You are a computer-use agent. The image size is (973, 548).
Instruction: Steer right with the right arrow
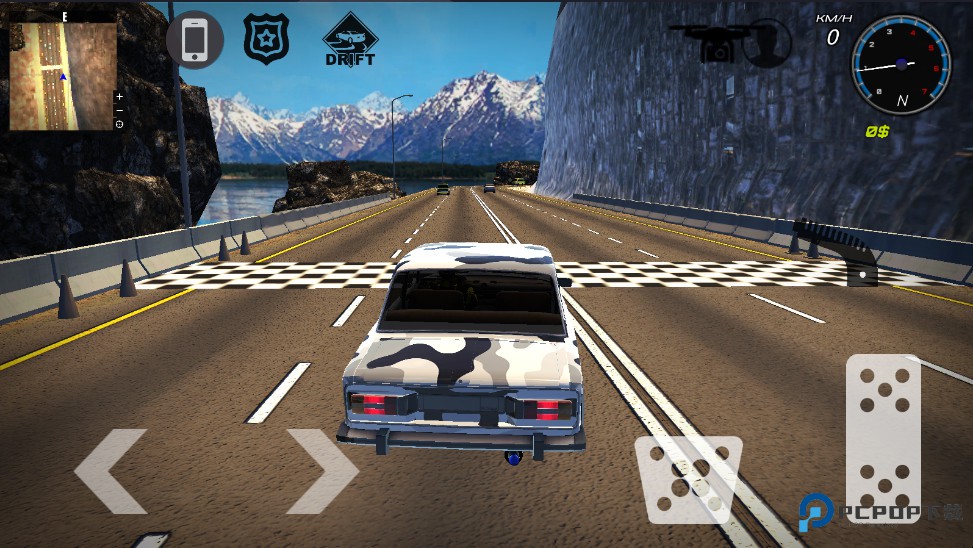(x=322, y=471)
